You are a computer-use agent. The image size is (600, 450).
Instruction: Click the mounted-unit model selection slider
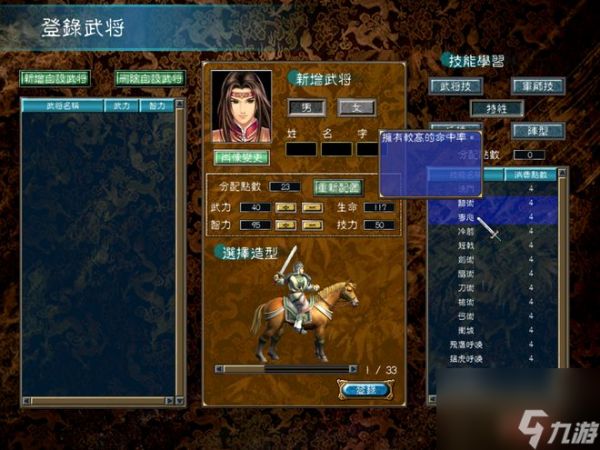pyautogui.click(x=288, y=369)
